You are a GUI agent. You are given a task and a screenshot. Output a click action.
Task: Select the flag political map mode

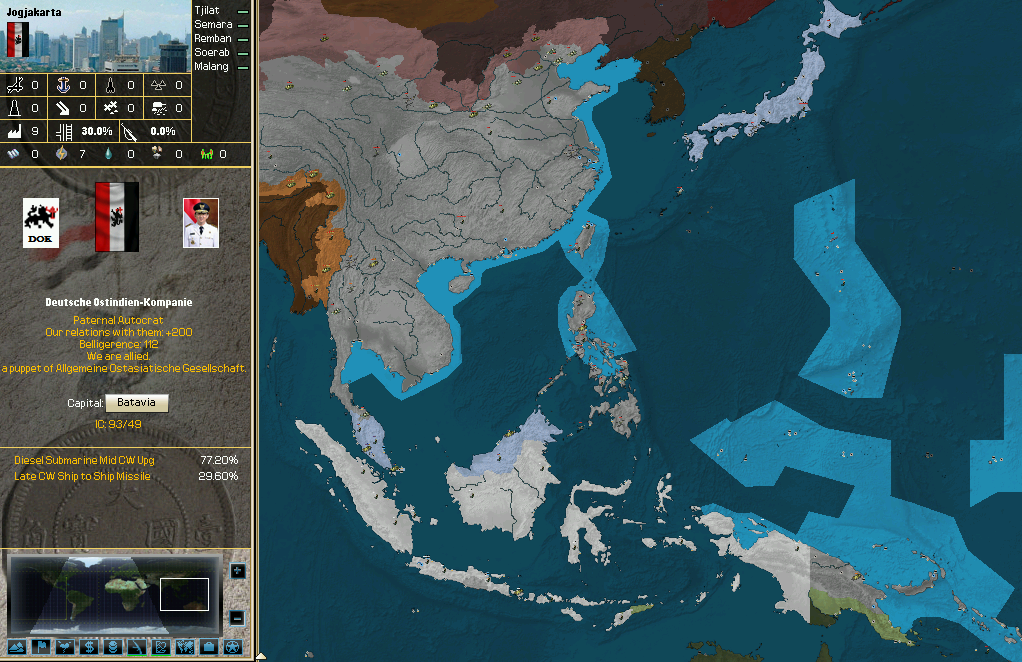click(x=39, y=647)
